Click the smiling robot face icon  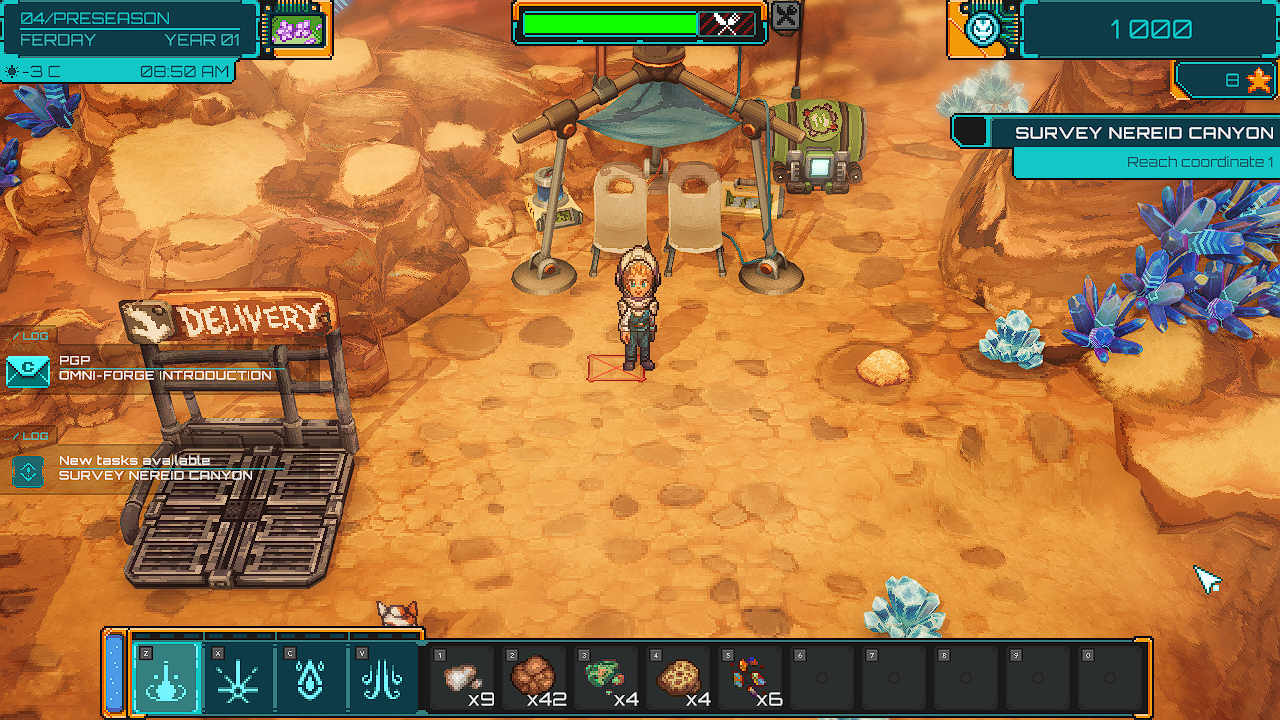pos(981,28)
